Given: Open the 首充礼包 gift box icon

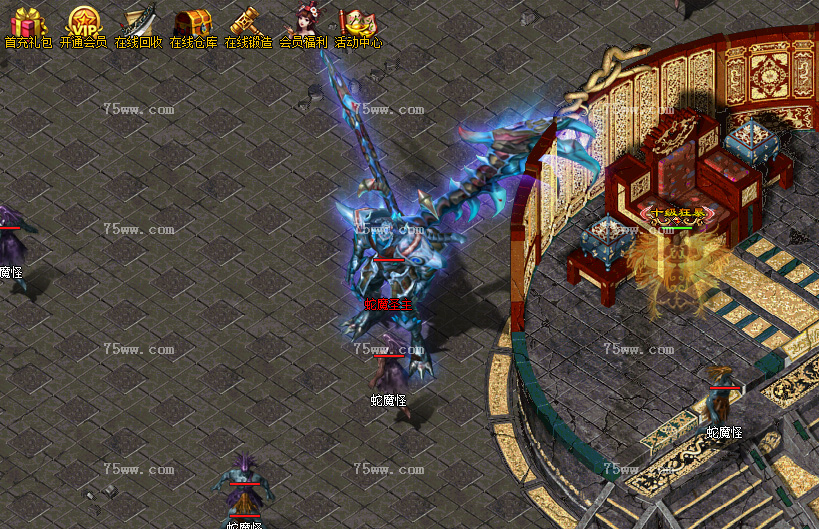Looking at the screenshot, I should point(28,22).
